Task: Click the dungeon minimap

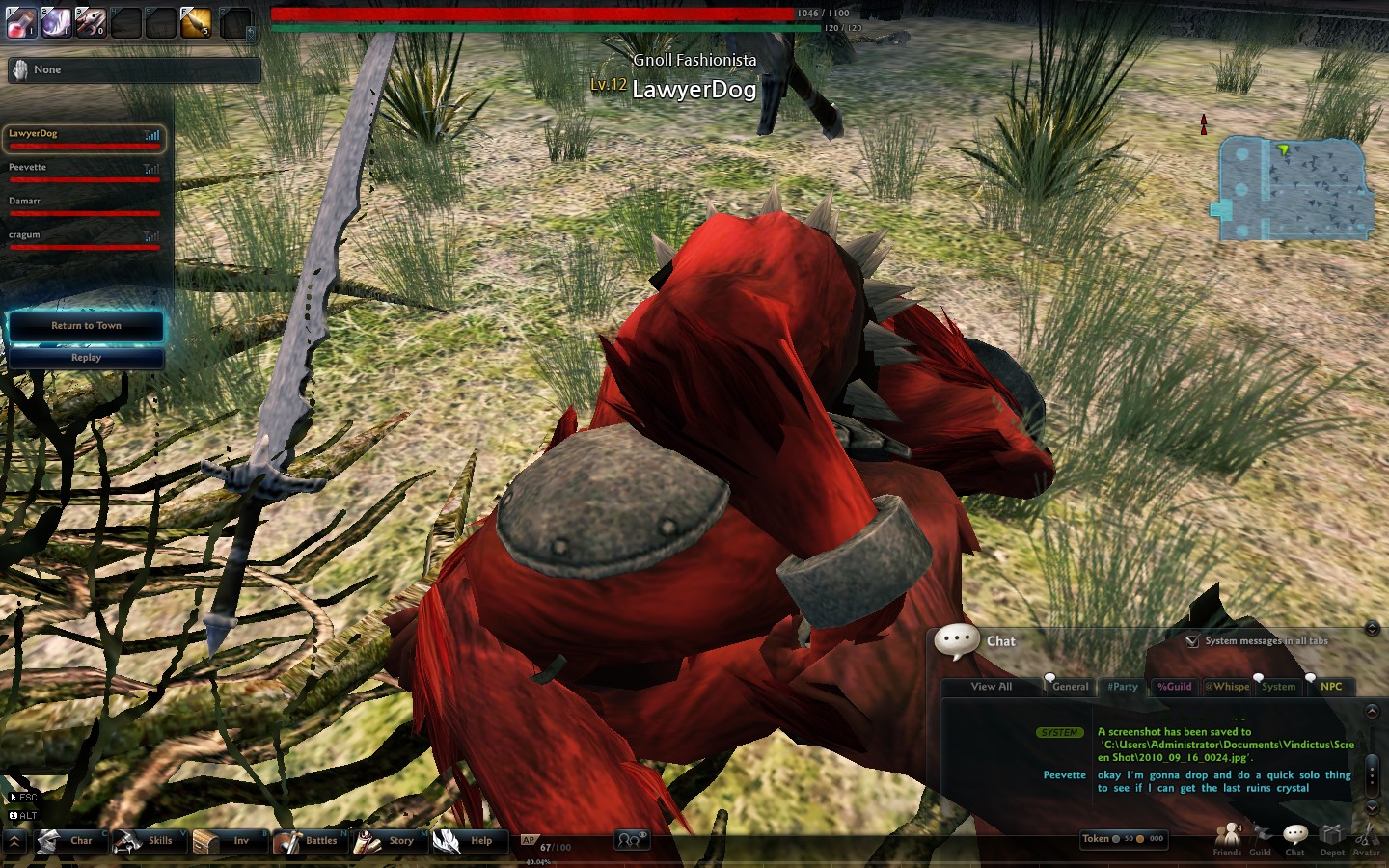Action: click(x=1293, y=189)
